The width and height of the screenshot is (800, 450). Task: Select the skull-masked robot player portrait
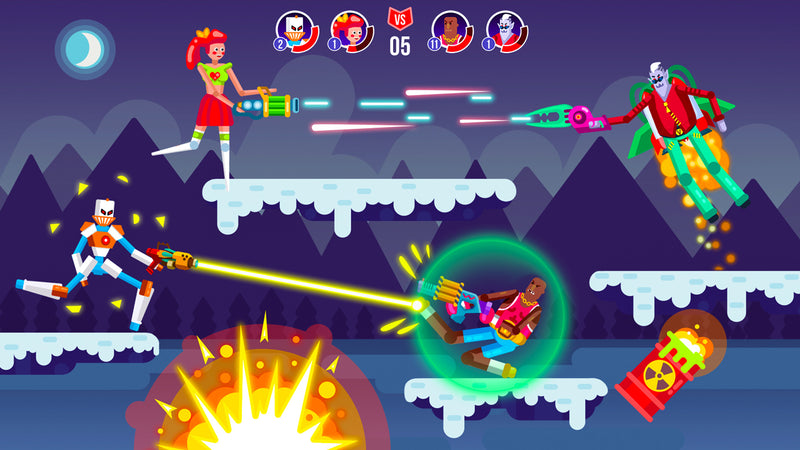(x=298, y=30)
